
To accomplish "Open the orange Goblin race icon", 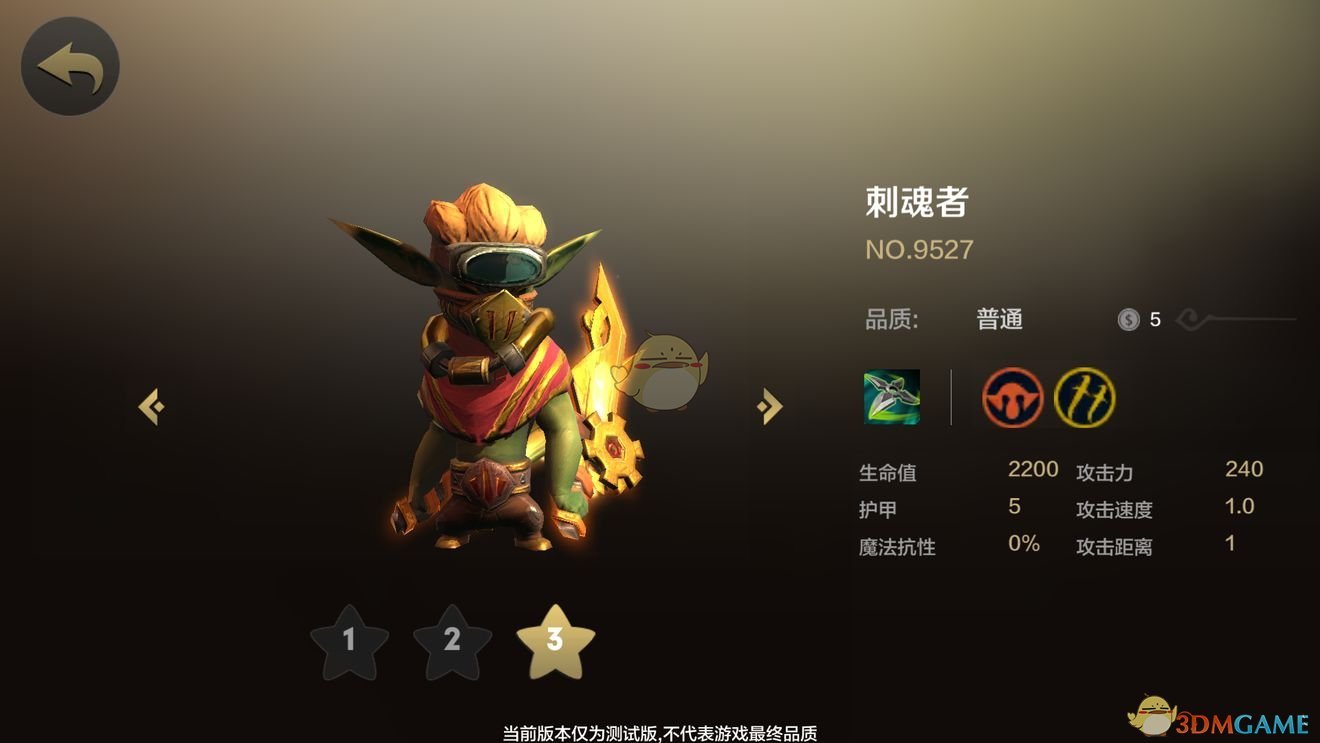I will [x=1012, y=398].
